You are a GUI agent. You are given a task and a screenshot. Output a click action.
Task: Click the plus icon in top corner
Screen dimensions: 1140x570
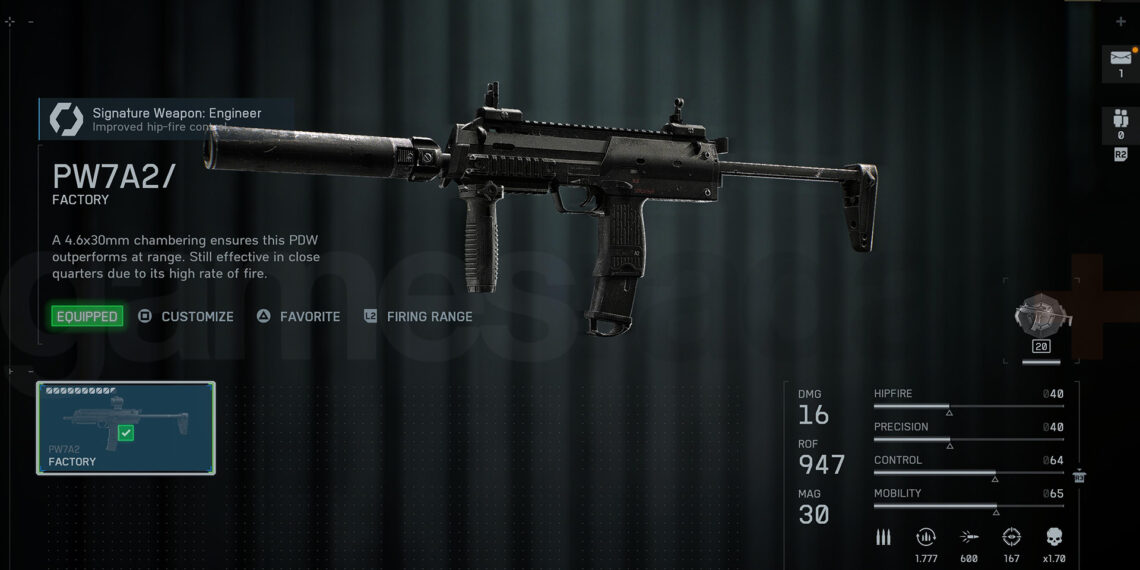pyautogui.click(x=1120, y=21)
